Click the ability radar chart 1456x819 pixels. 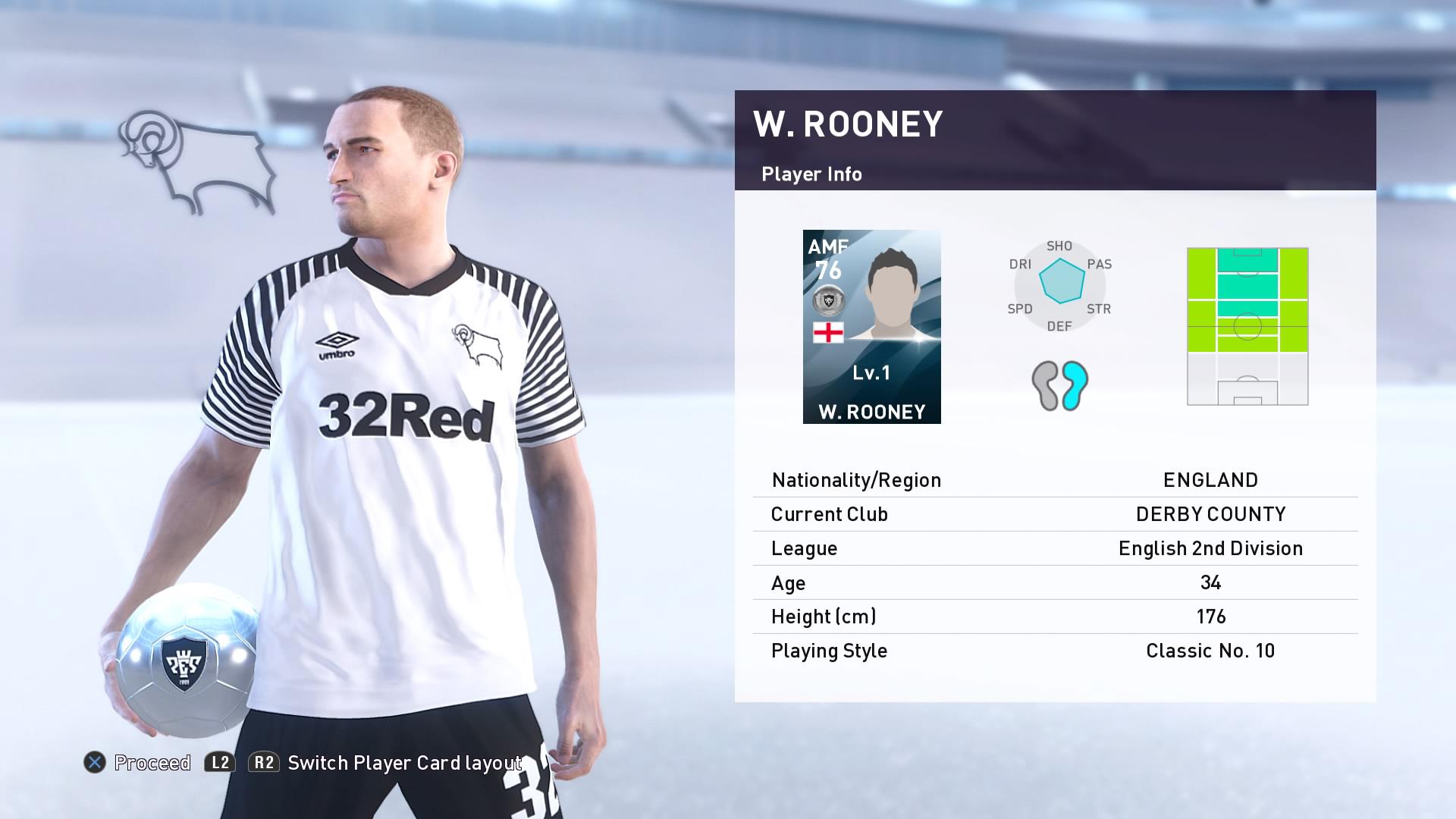click(1059, 285)
